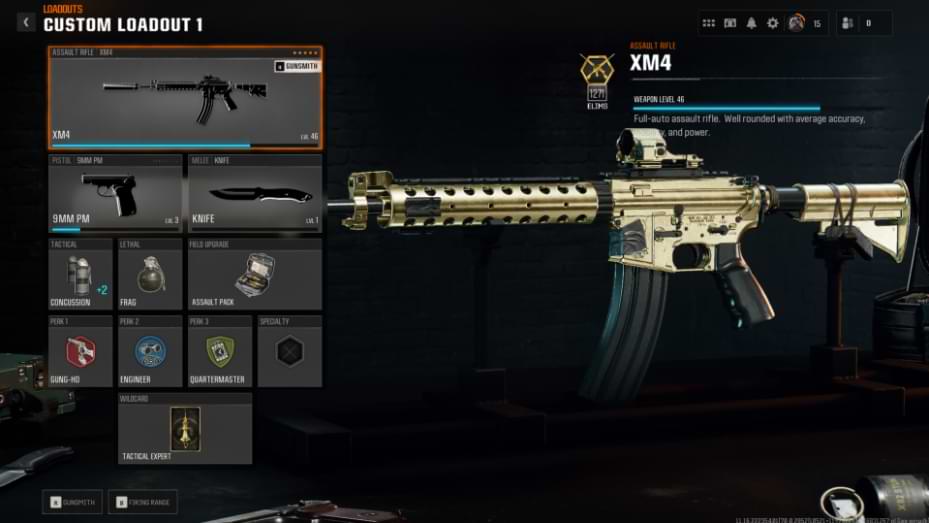Open the social party icon
The height and width of the screenshot is (523, 929).
coord(846,23)
